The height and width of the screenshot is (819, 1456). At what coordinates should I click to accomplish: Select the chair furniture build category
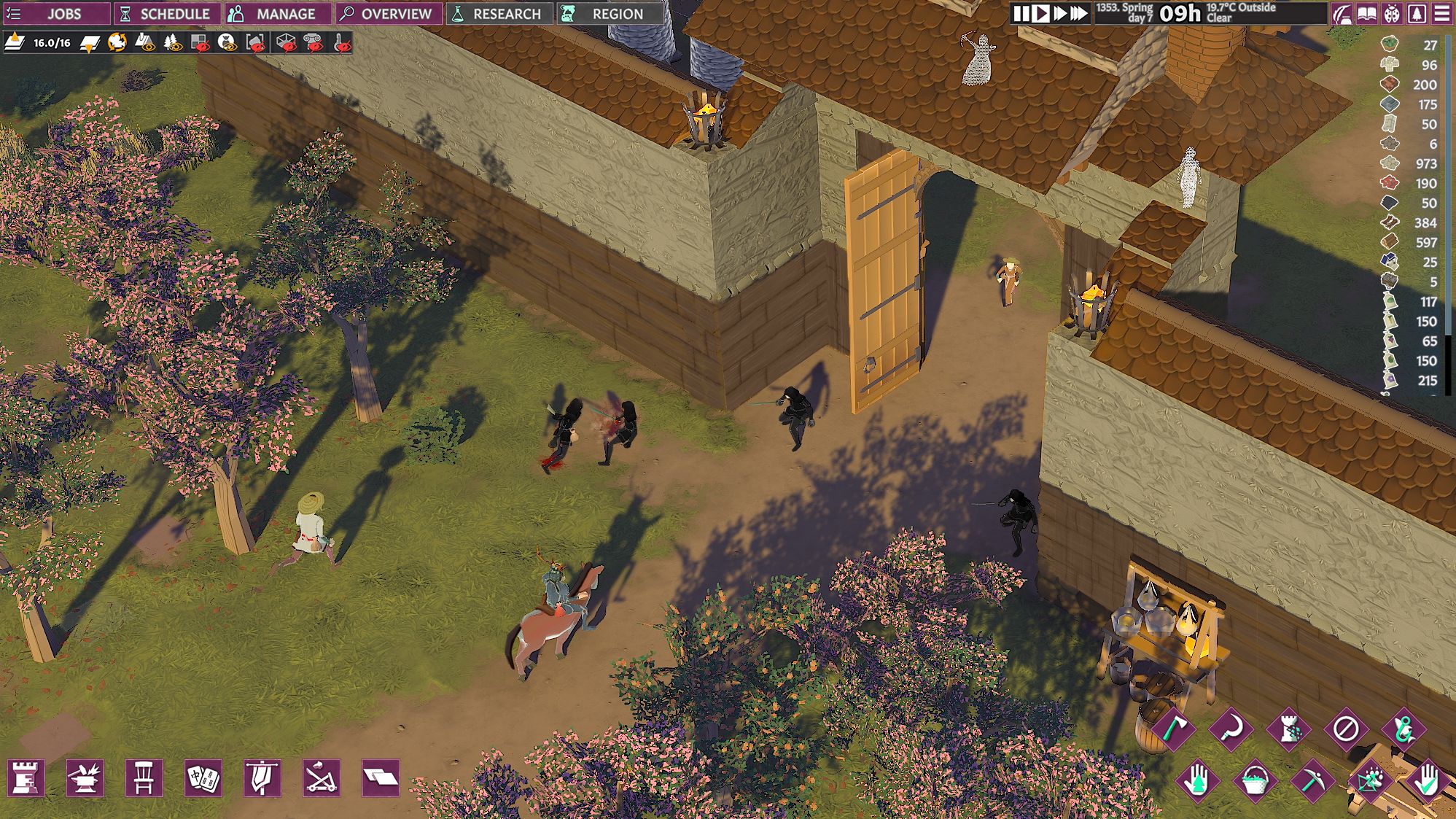(144, 778)
